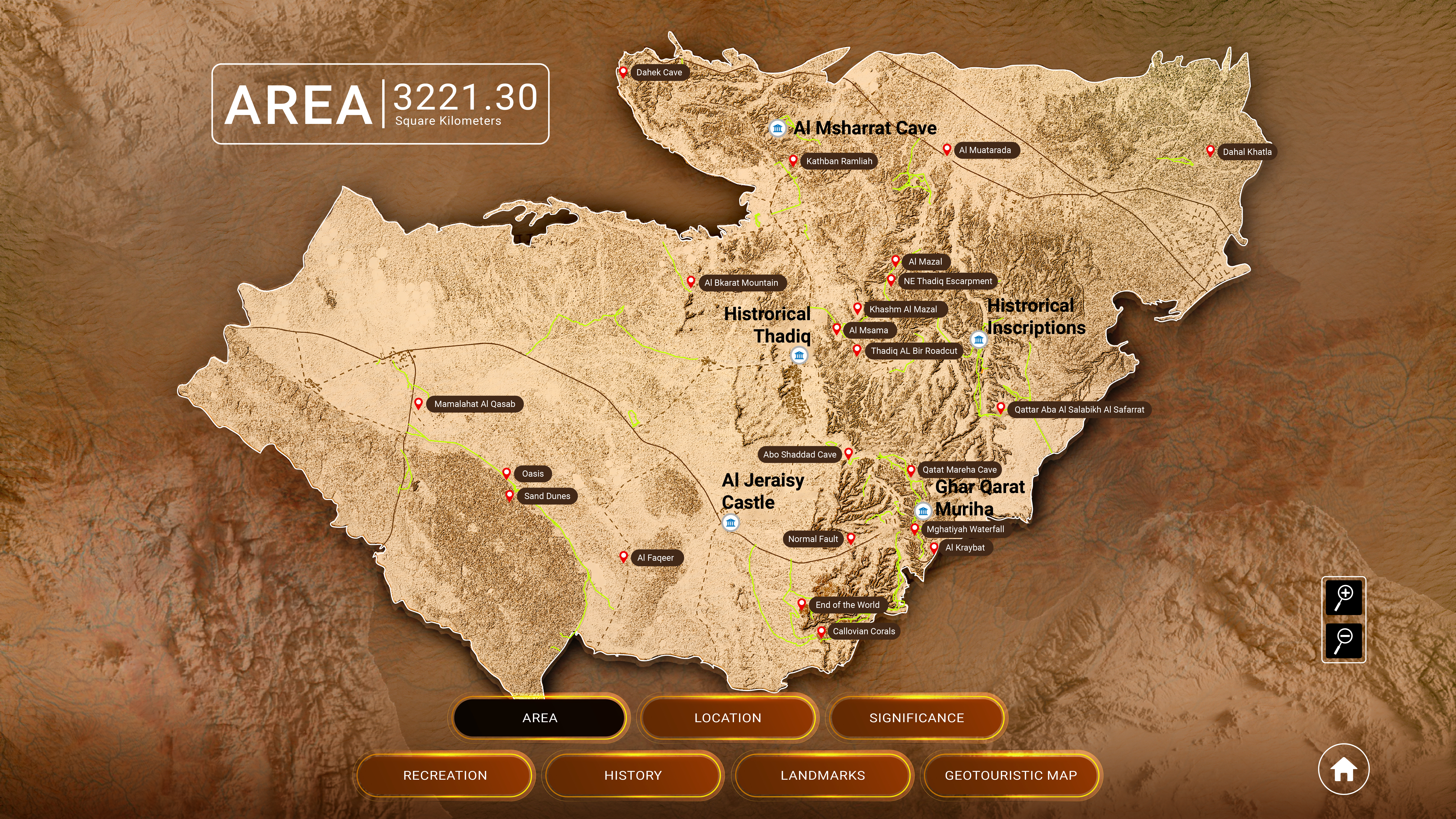Open the RECREATION section
This screenshot has width=1456, height=819.
(445, 776)
